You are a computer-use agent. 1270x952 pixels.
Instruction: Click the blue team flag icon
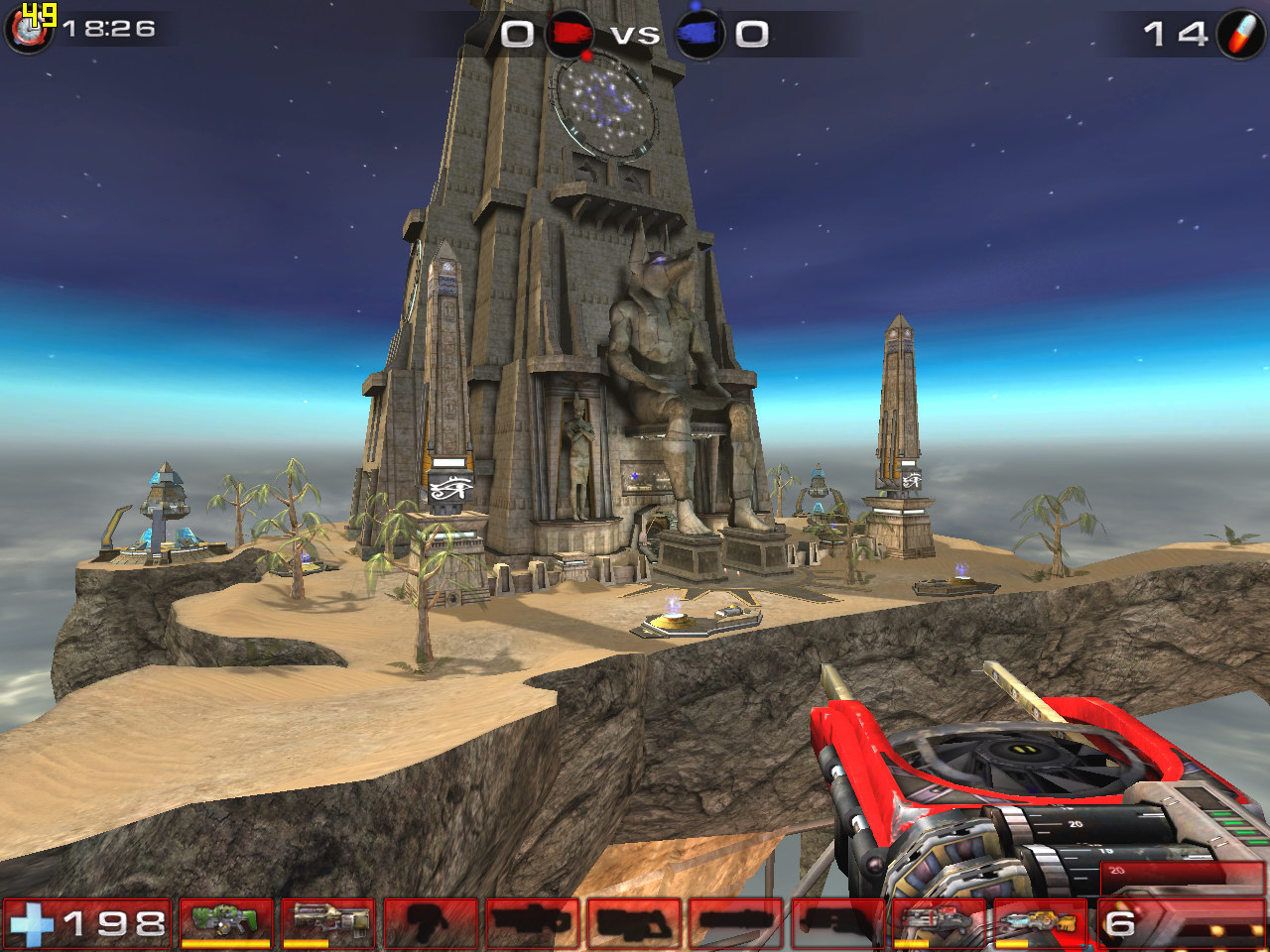click(699, 35)
